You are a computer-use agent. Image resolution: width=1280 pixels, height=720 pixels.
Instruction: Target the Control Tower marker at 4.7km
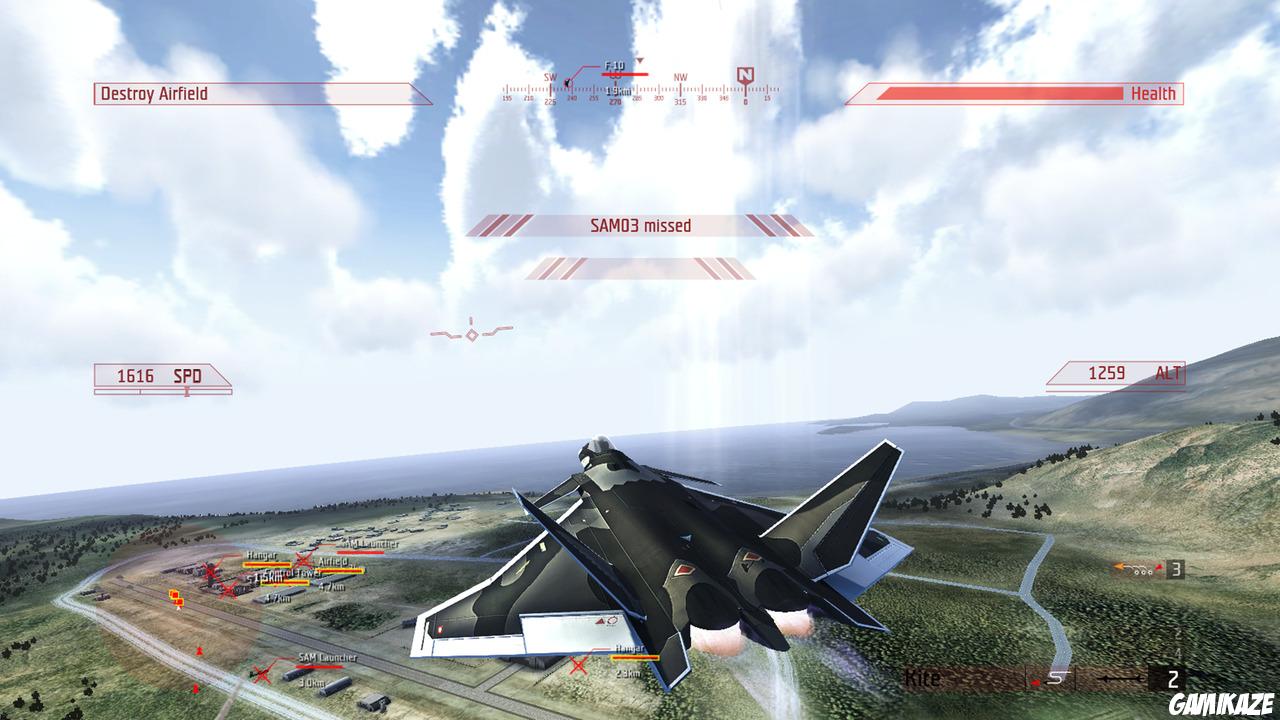click(x=293, y=572)
